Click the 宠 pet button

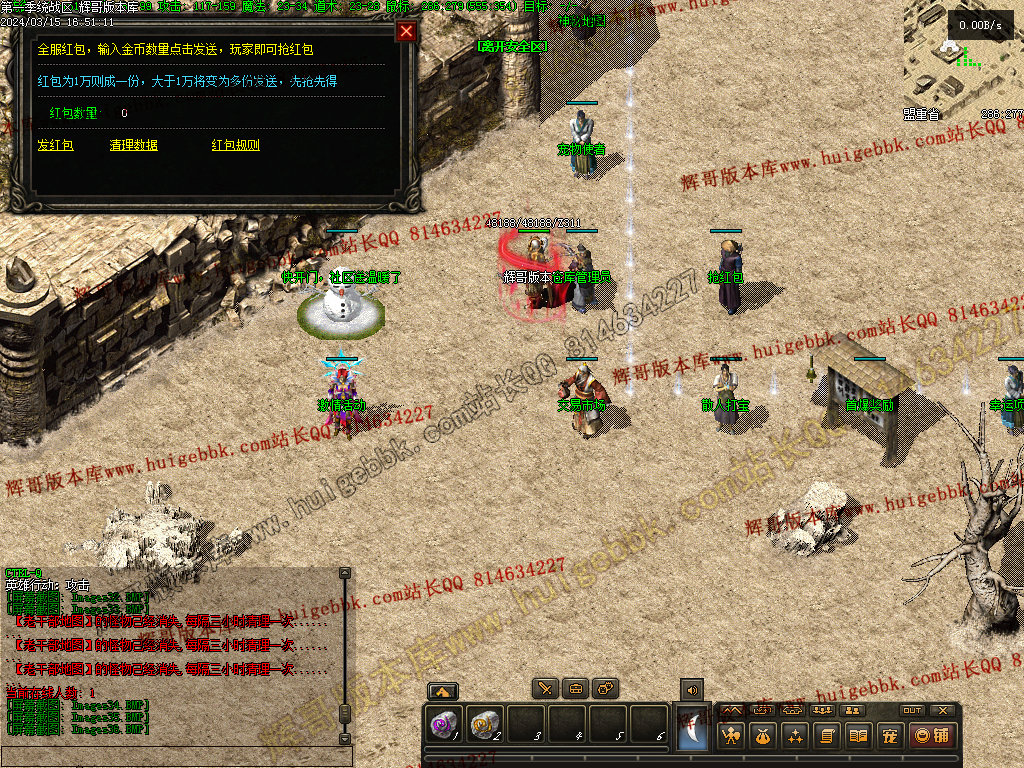pos(888,737)
